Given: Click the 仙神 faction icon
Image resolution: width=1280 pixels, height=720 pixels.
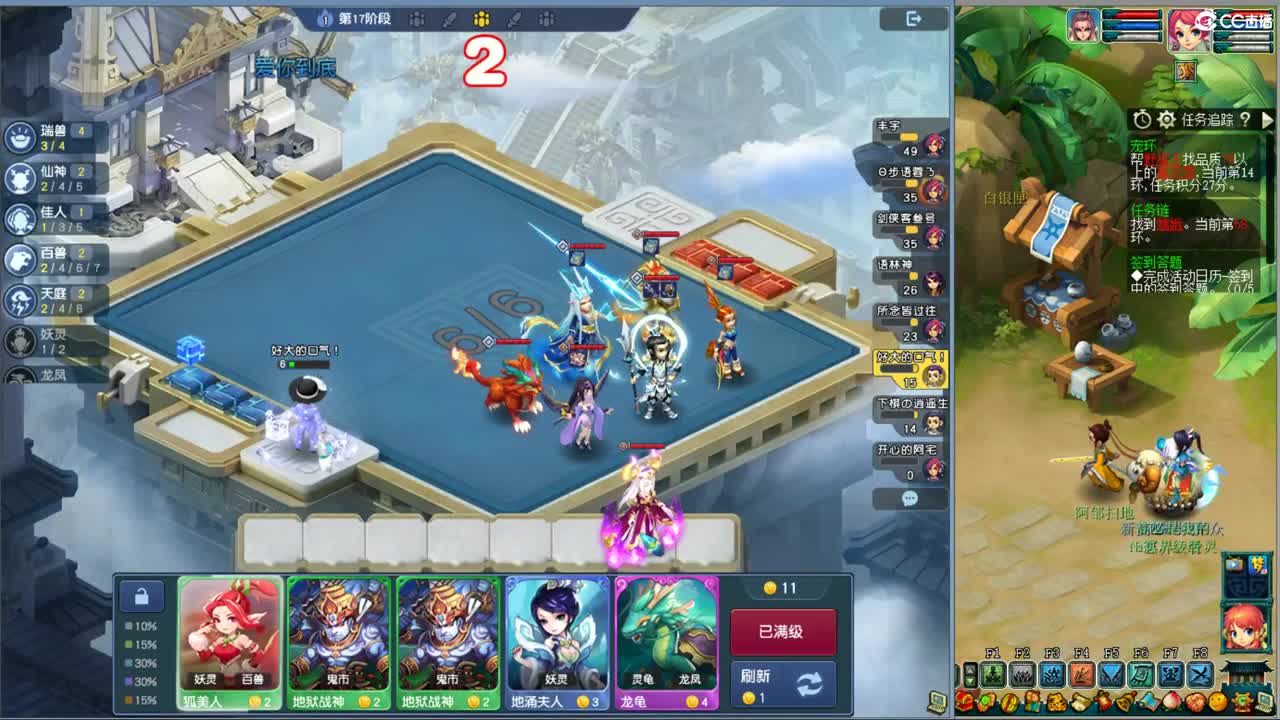Looking at the screenshot, I should [18, 175].
